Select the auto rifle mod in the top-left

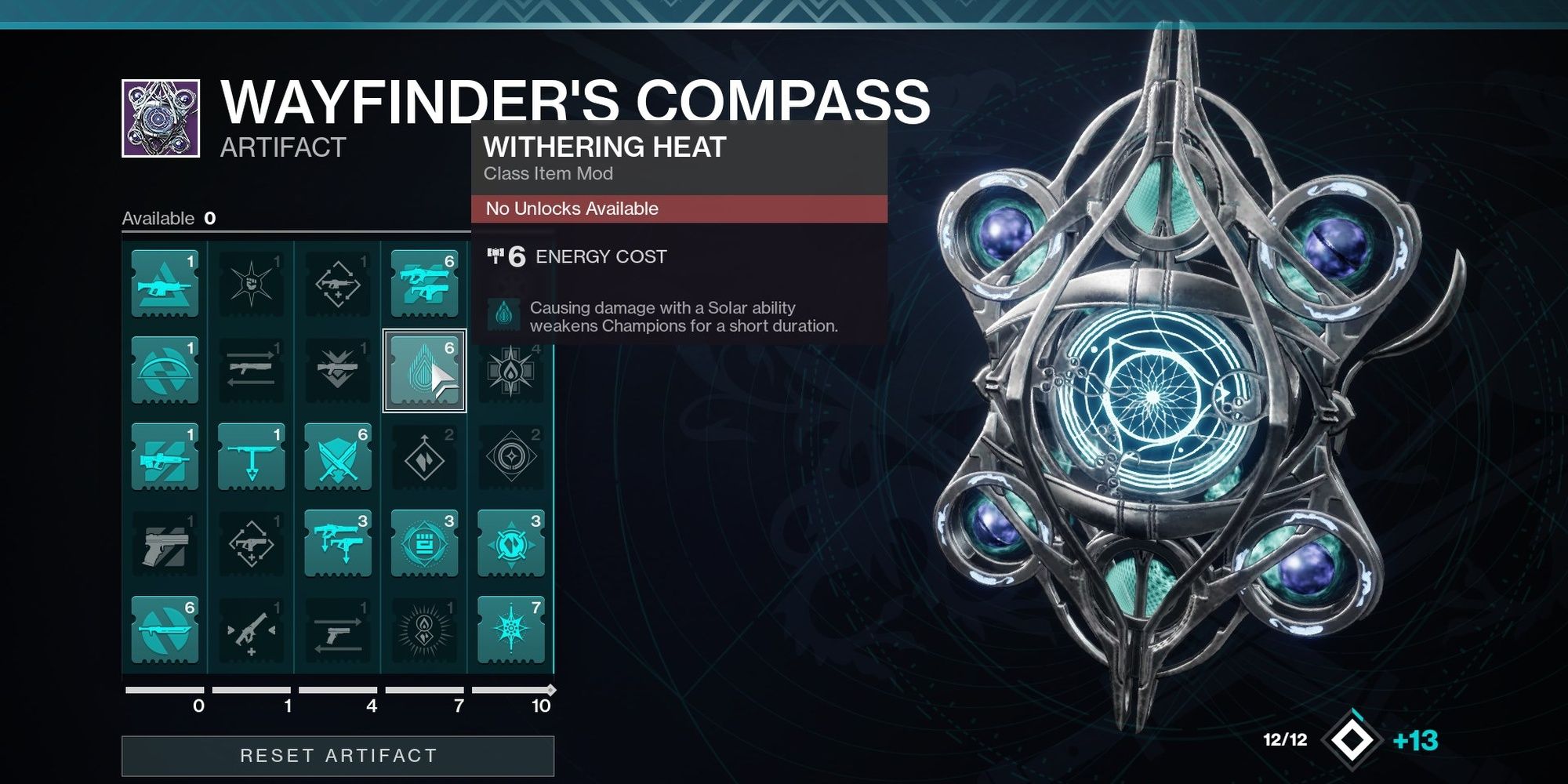point(165,282)
